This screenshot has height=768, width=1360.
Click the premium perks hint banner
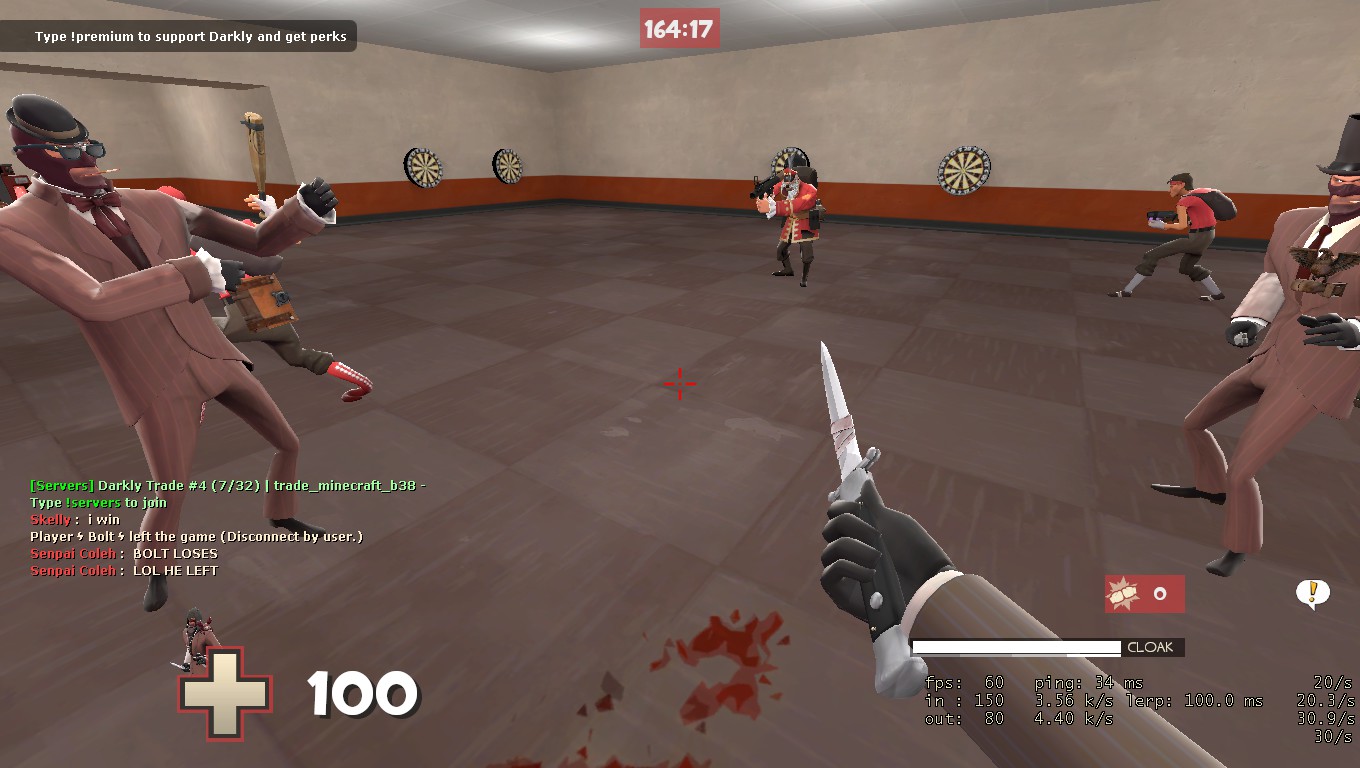coord(190,37)
